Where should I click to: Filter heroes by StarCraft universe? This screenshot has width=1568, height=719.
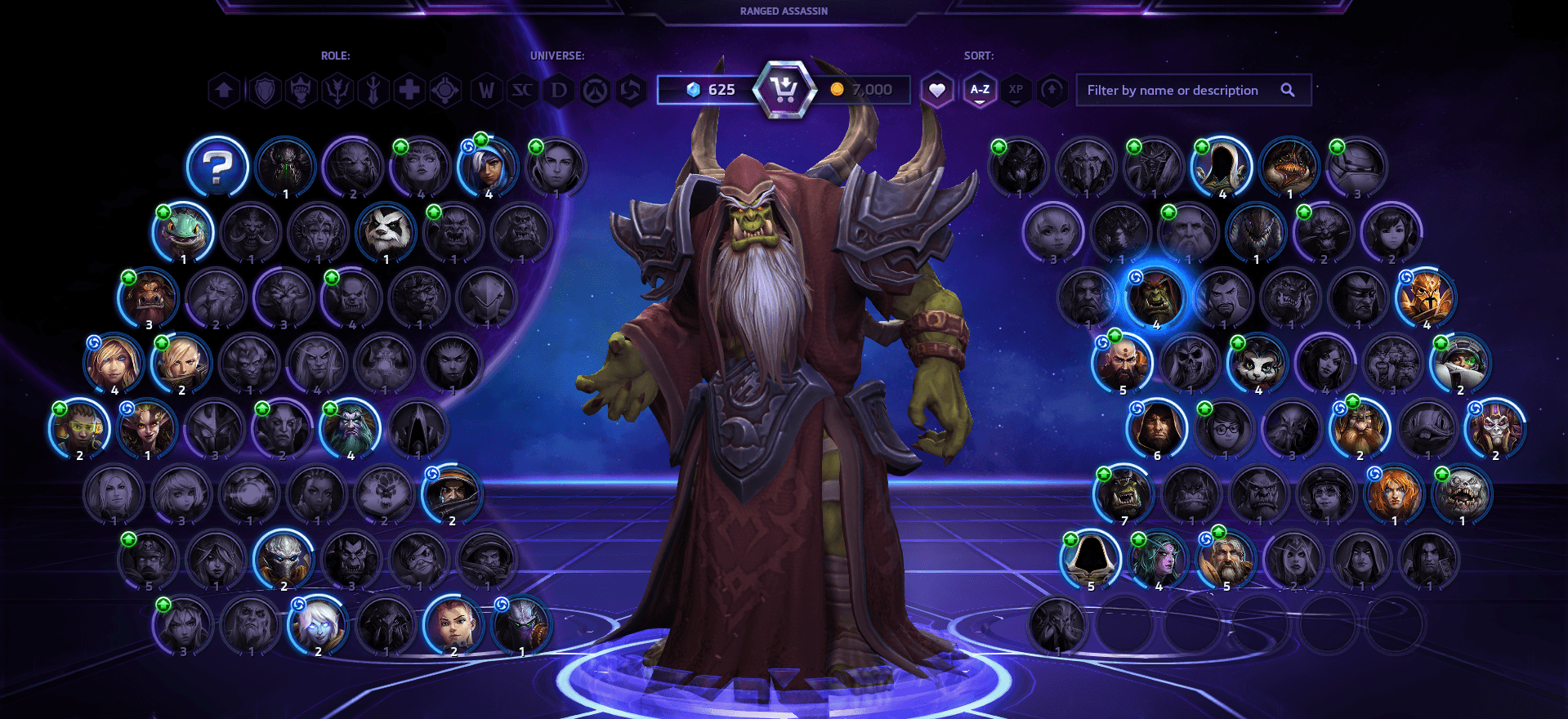522,90
